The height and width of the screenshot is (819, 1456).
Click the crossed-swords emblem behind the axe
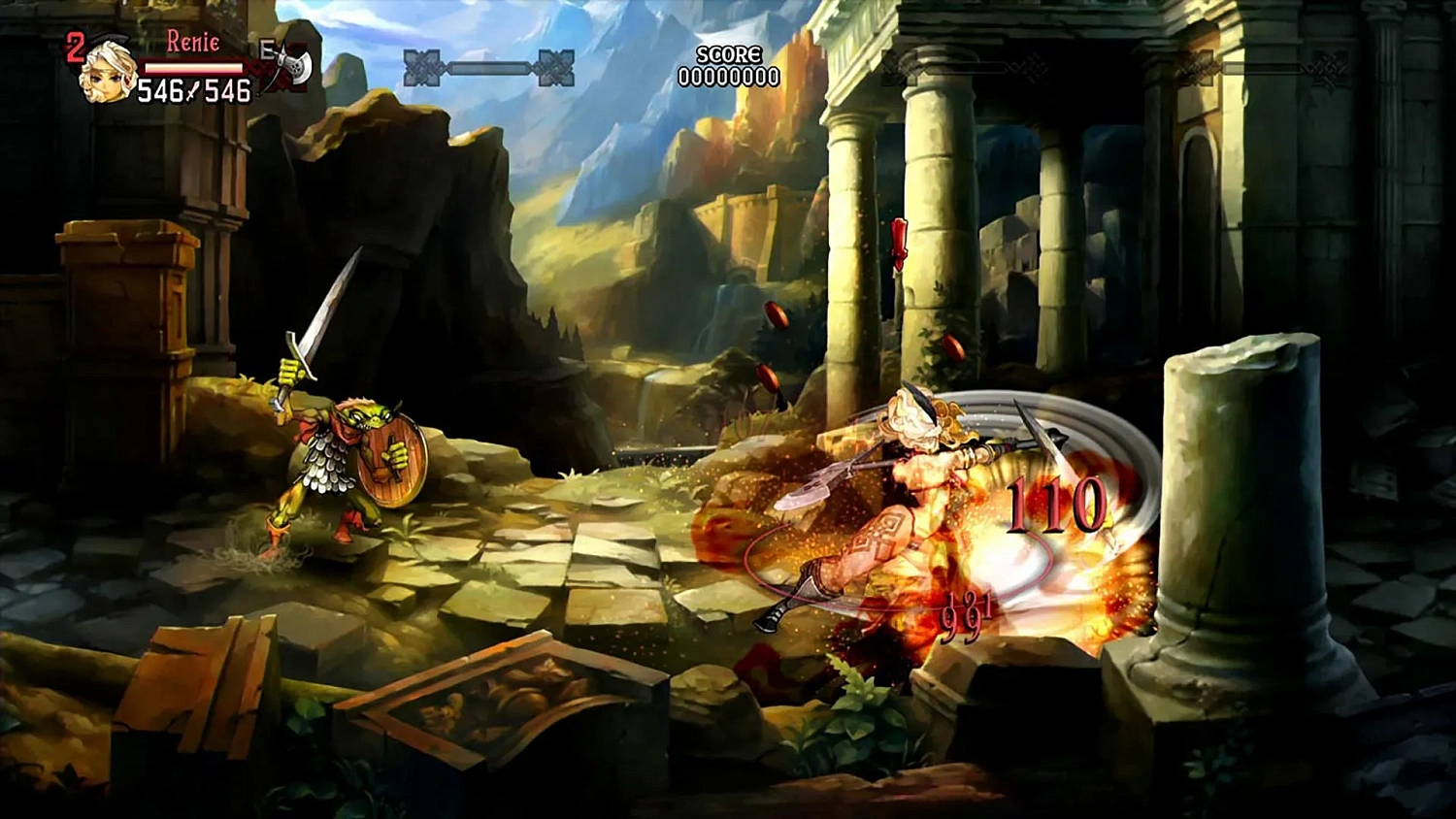tap(275, 74)
